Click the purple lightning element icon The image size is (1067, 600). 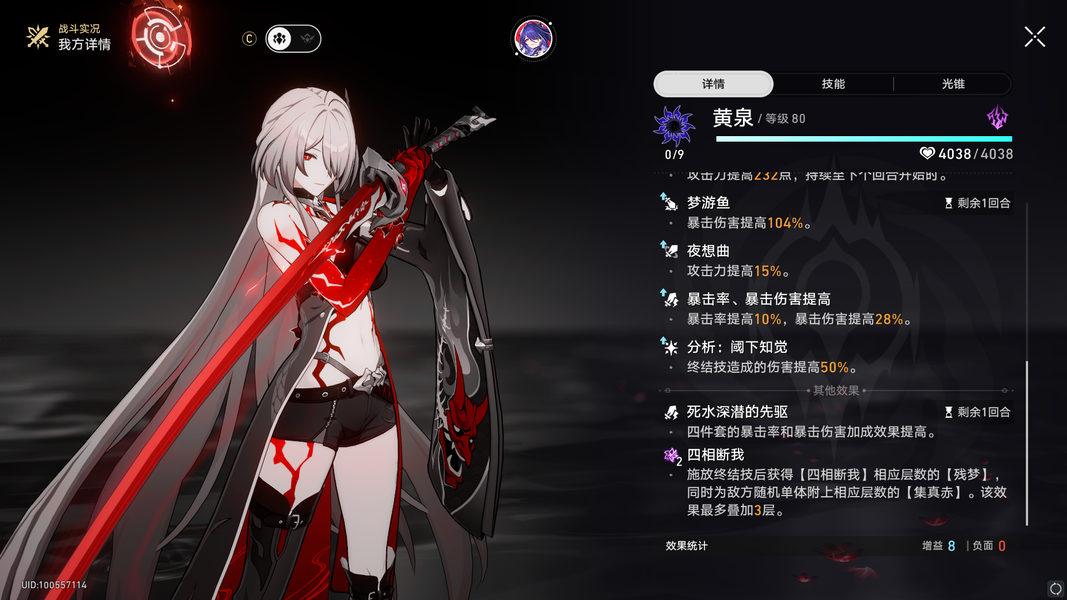click(x=997, y=120)
